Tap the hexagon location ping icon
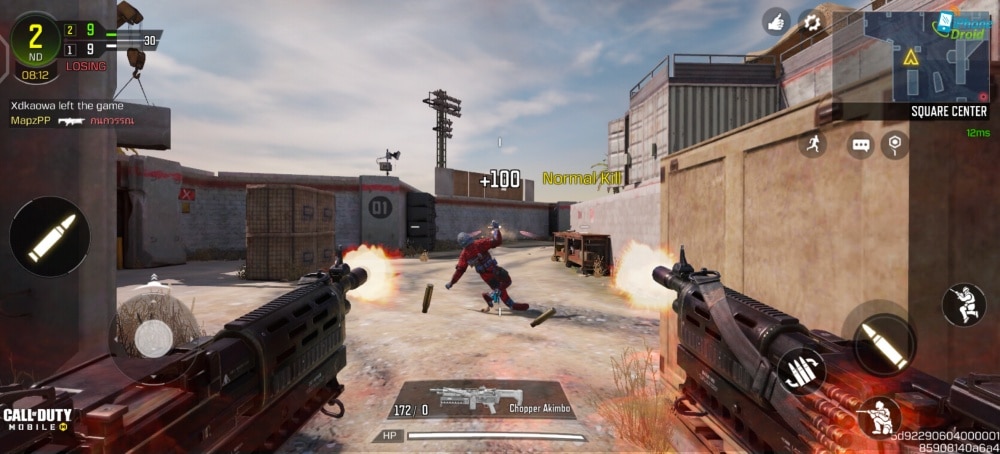Screen dimensions: 1000x454 895,145
